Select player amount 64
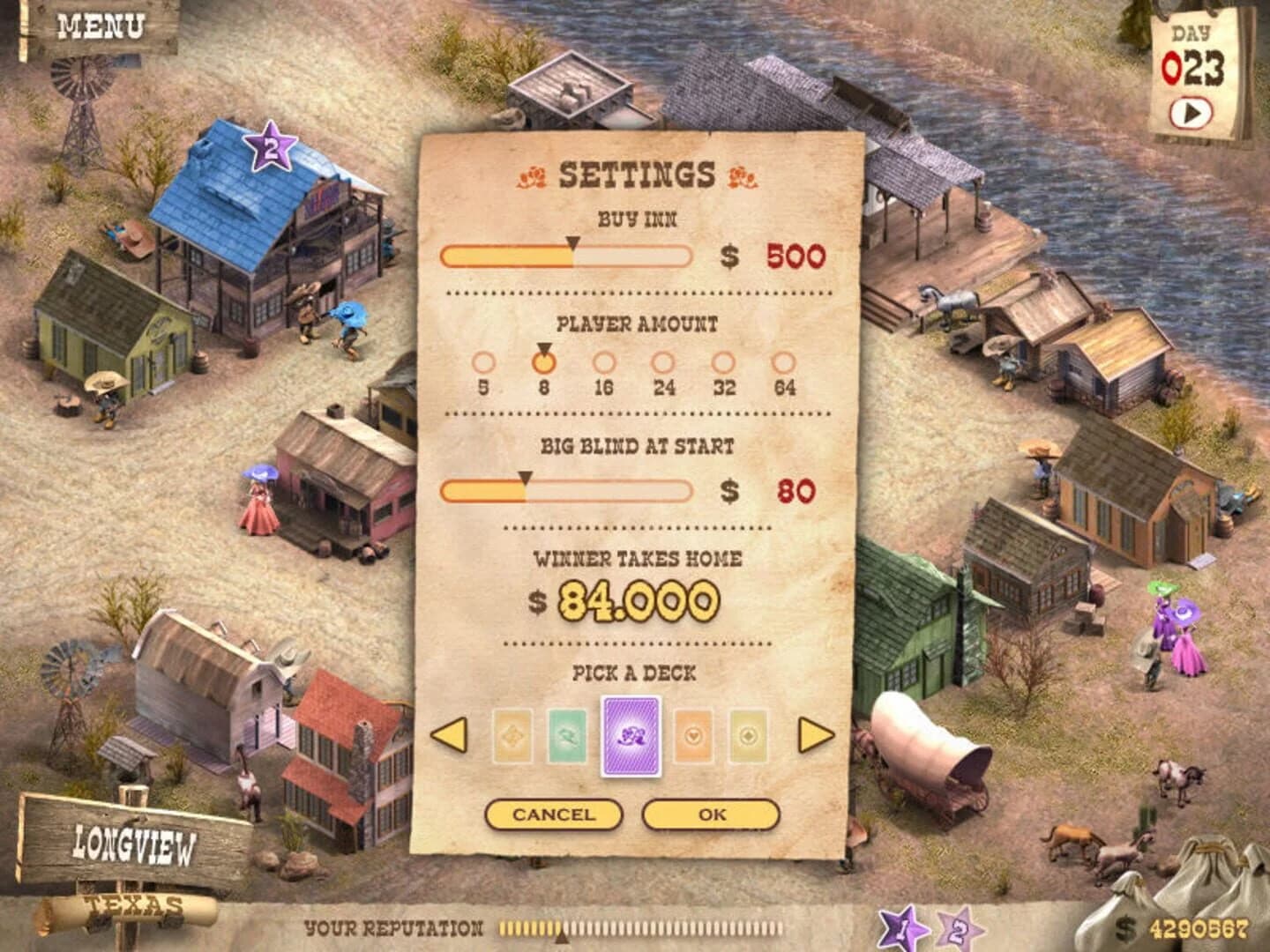Screen dimensions: 1270x952 coord(784,362)
